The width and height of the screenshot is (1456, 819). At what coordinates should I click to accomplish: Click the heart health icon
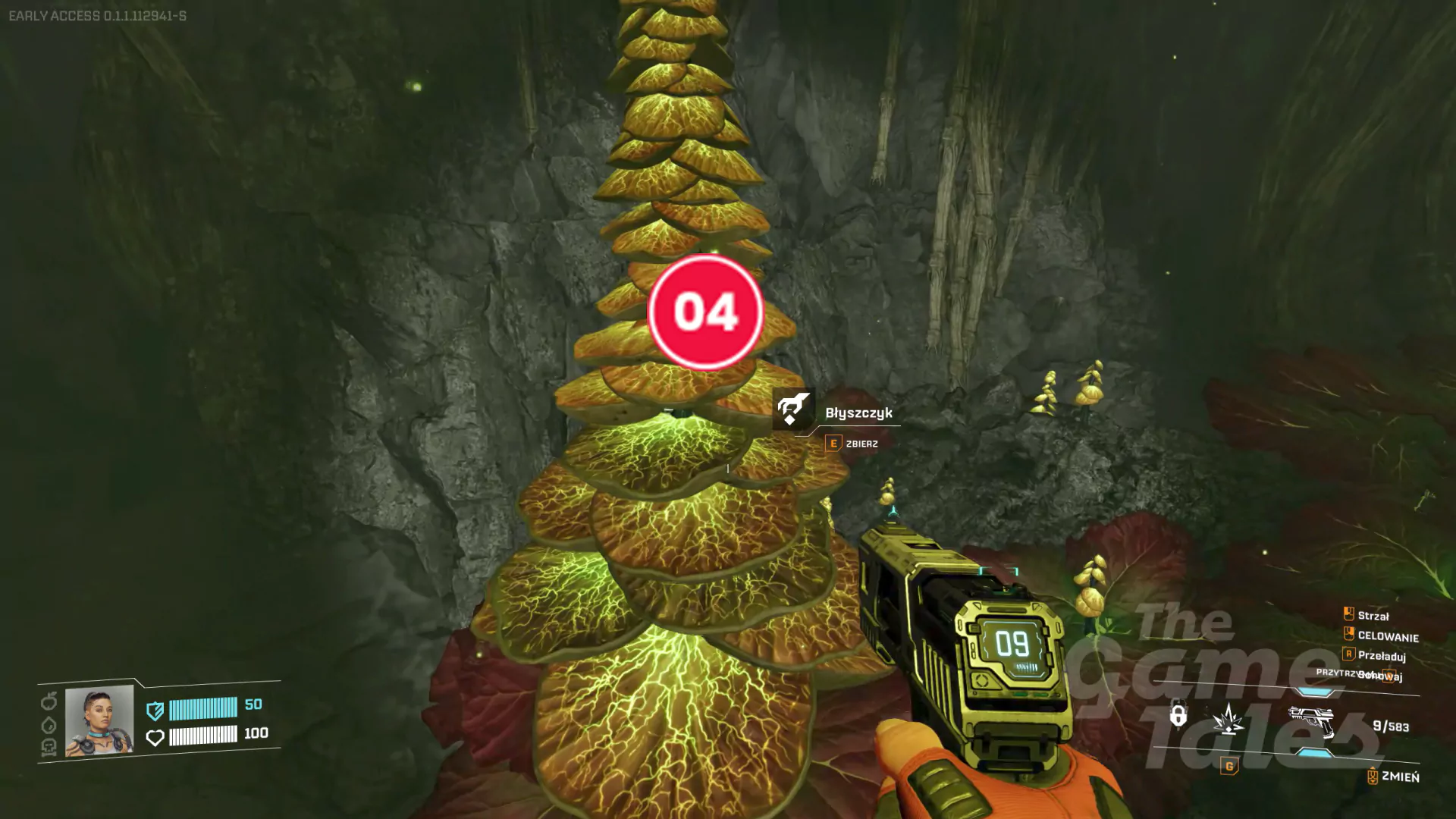[155, 737]
